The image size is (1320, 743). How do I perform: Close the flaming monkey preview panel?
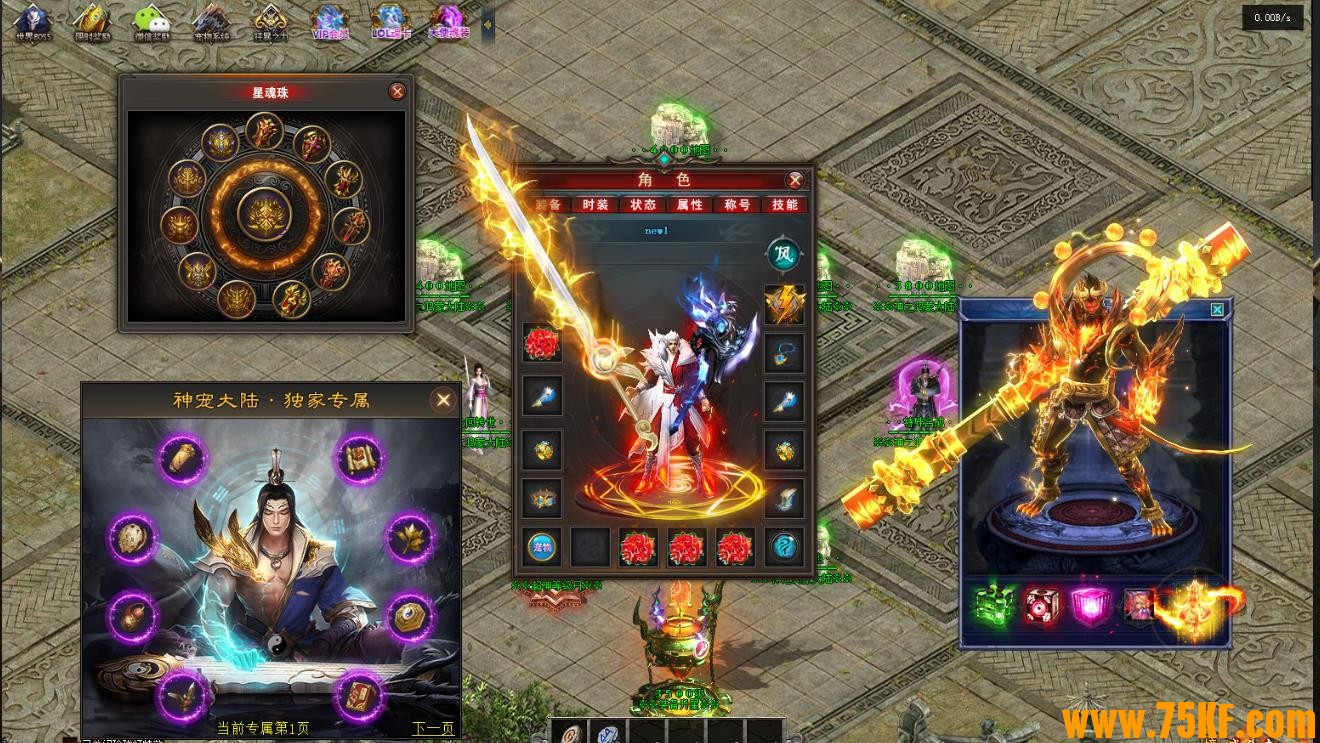coord(1217,310)
